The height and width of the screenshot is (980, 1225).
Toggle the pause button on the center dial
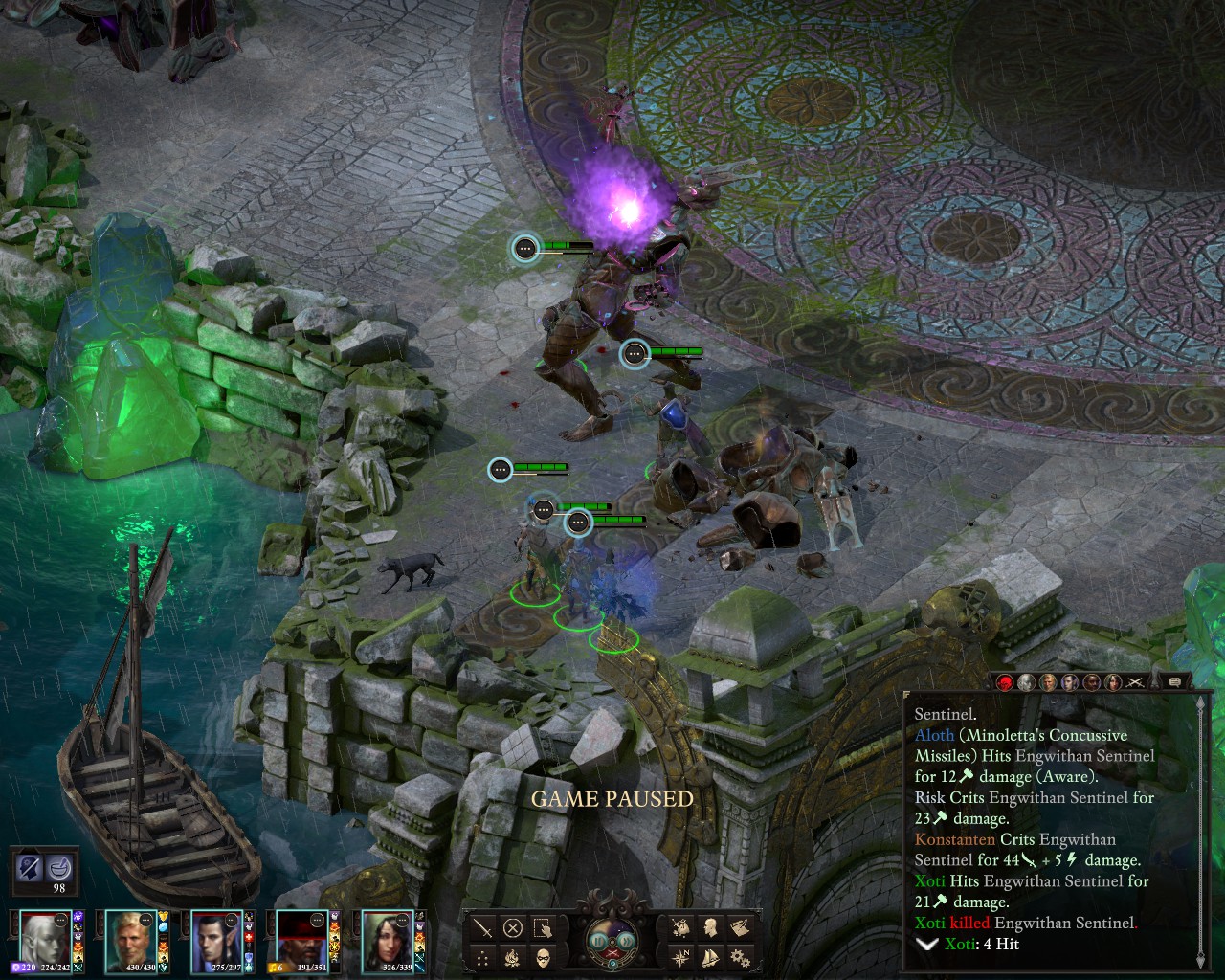pyautogui.click(x=597, y=940)
